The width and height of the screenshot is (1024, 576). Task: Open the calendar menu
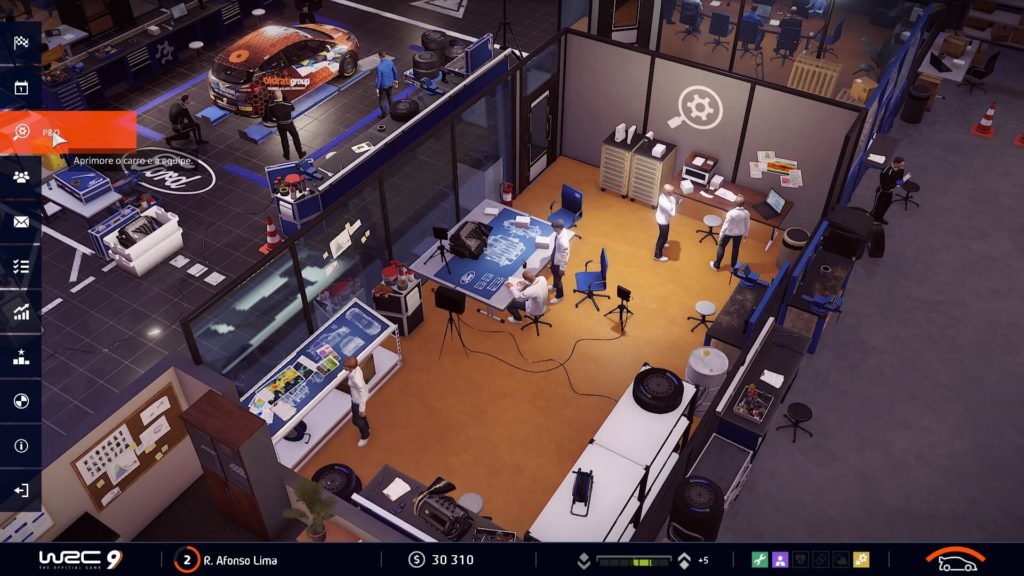coord(21,87)
